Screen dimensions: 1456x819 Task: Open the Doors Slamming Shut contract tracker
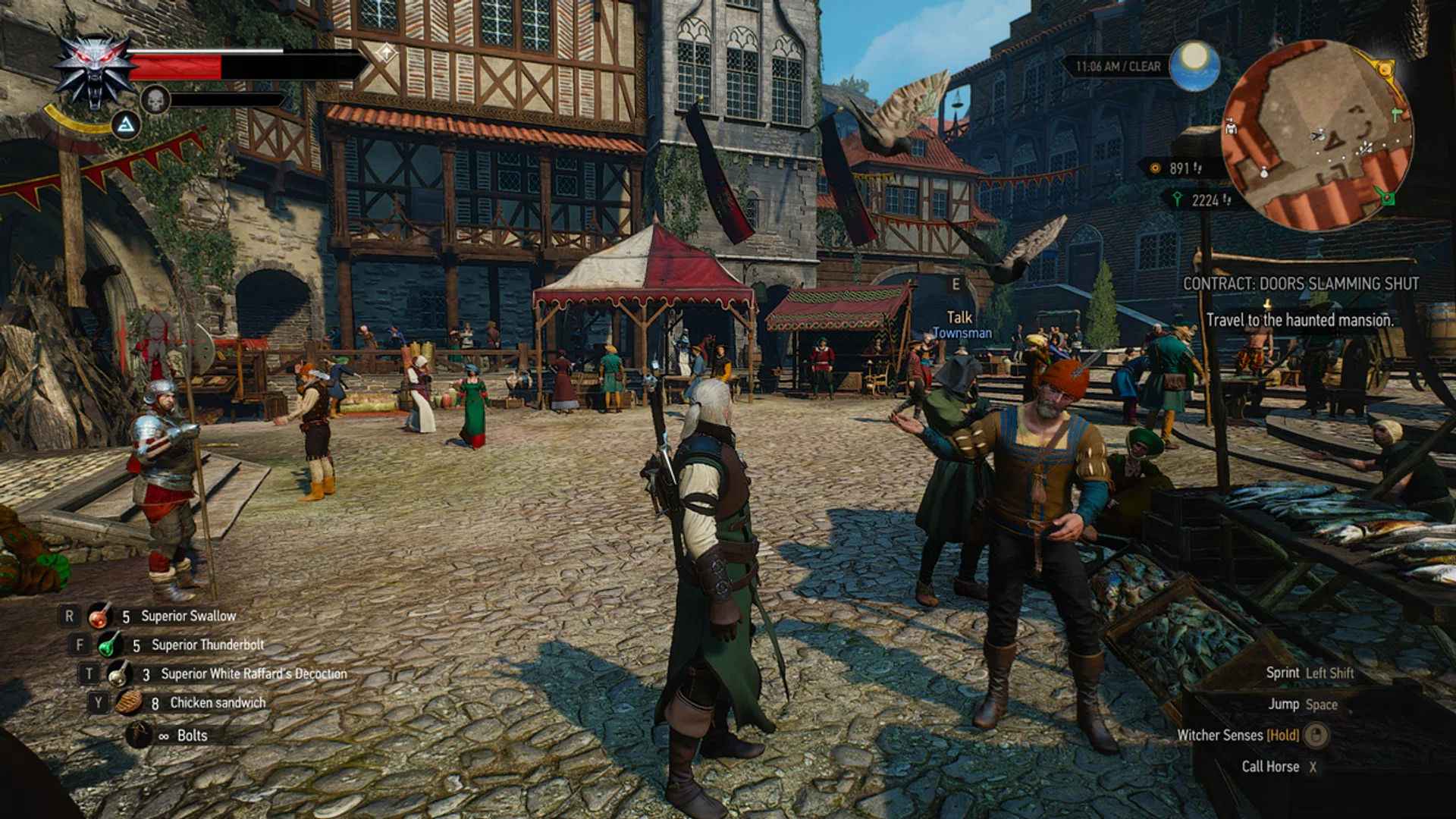(1301, 284)
